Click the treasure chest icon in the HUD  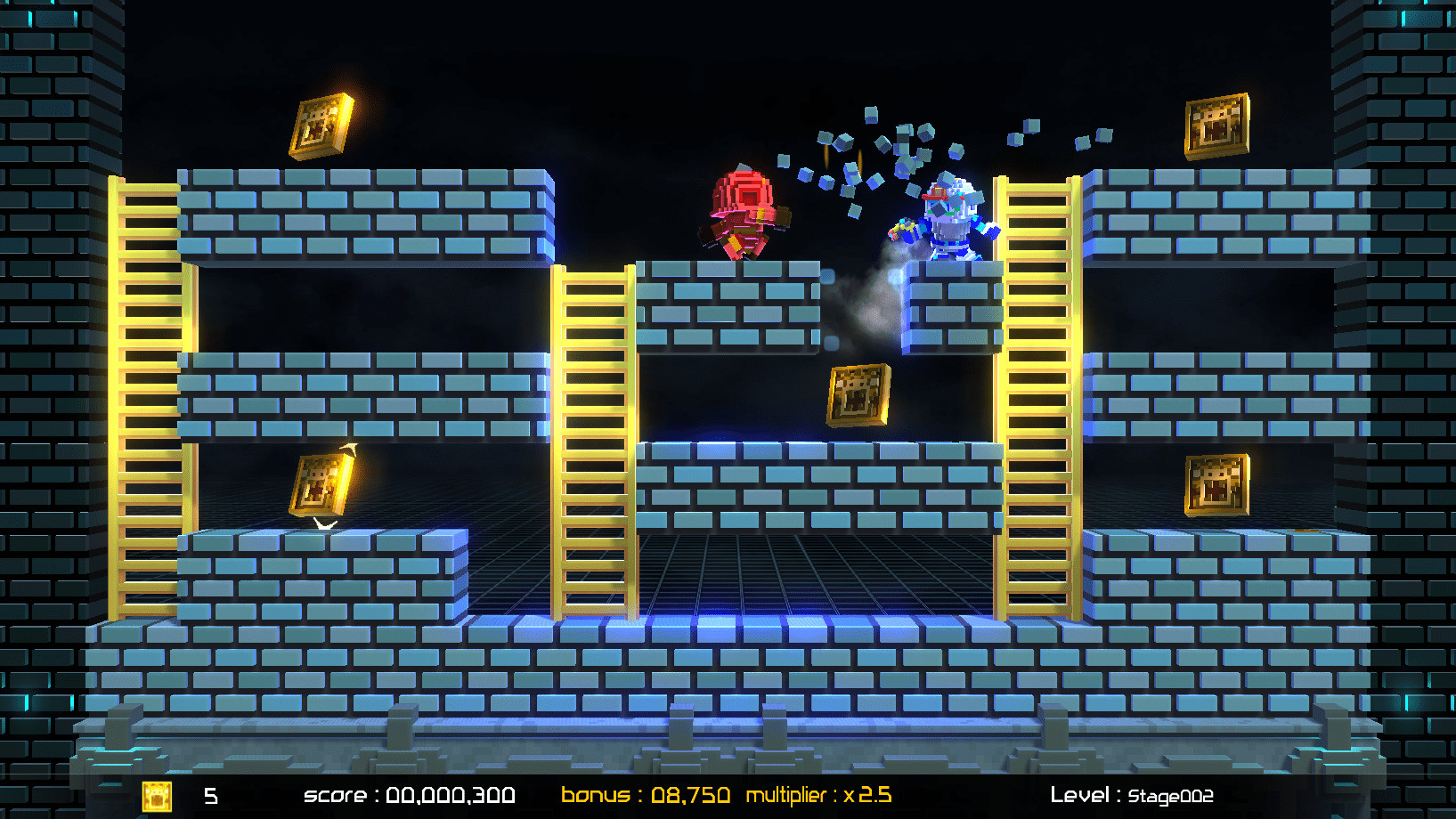pyautogui.click(x=157, y=797)
